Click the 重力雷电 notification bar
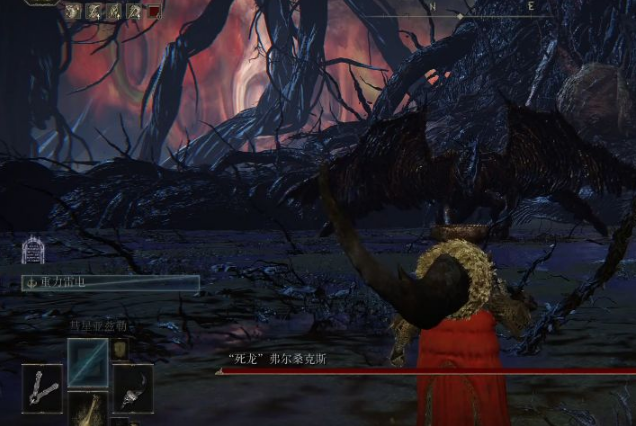This screenshot has width=636, height=426. (110, 283)
